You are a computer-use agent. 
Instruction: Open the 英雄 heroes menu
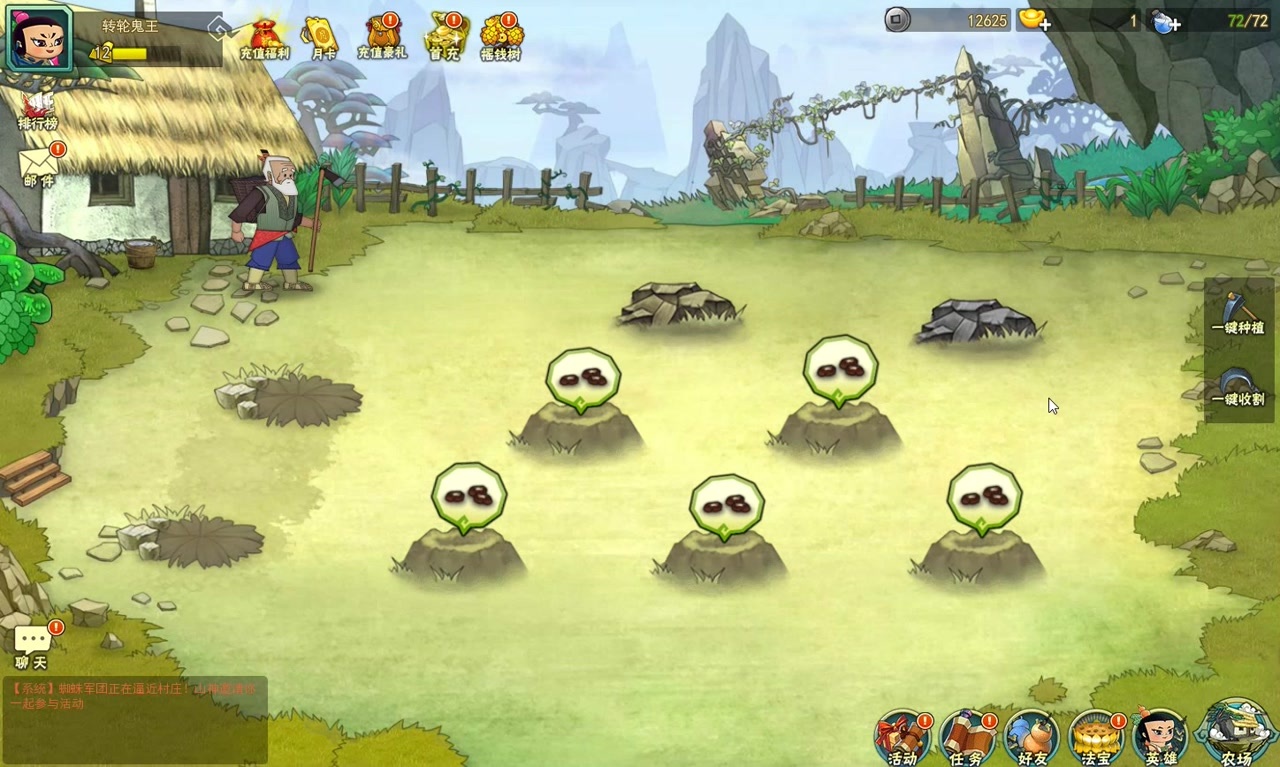click(x=1160, y=737)
